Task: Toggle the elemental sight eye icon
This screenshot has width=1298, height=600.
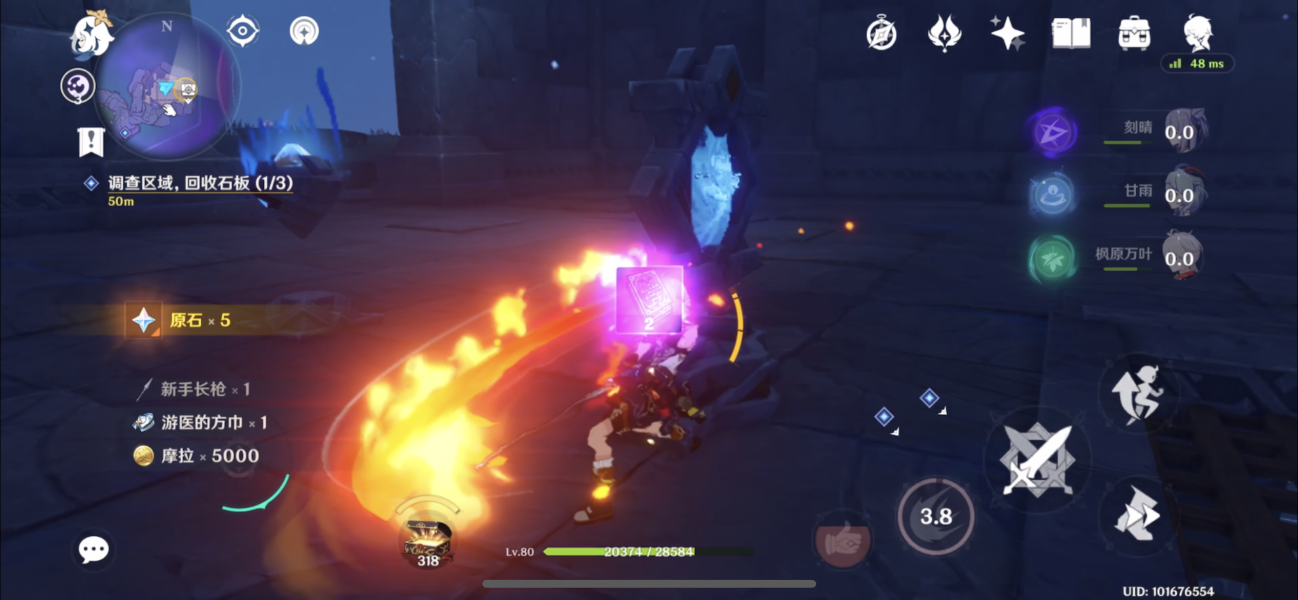Action: 243,31
